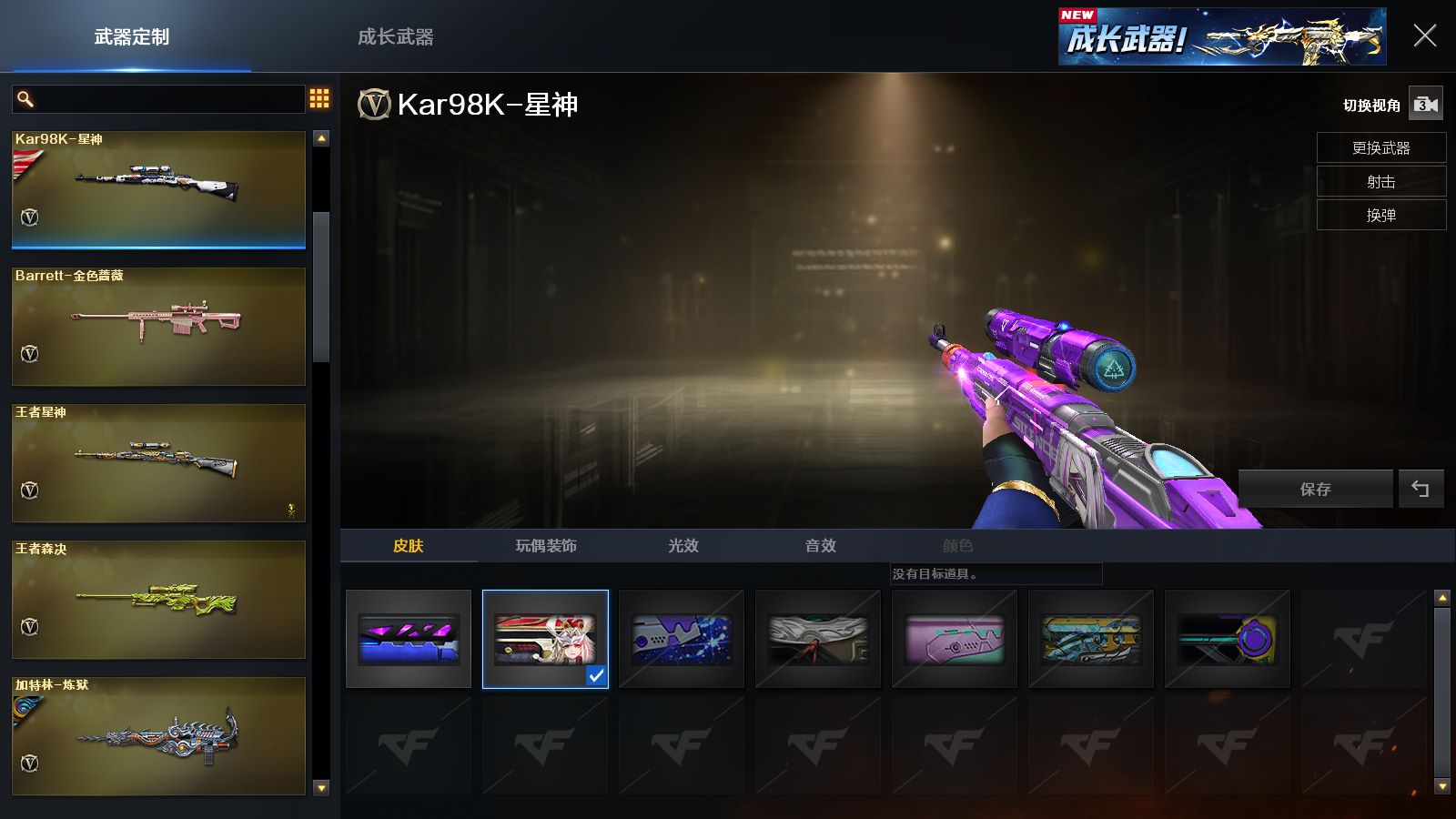Viewport: 1456px width, 819px height.
Task: Click the undo arrow beside 保存
Action: click(x=1421, y=490)
